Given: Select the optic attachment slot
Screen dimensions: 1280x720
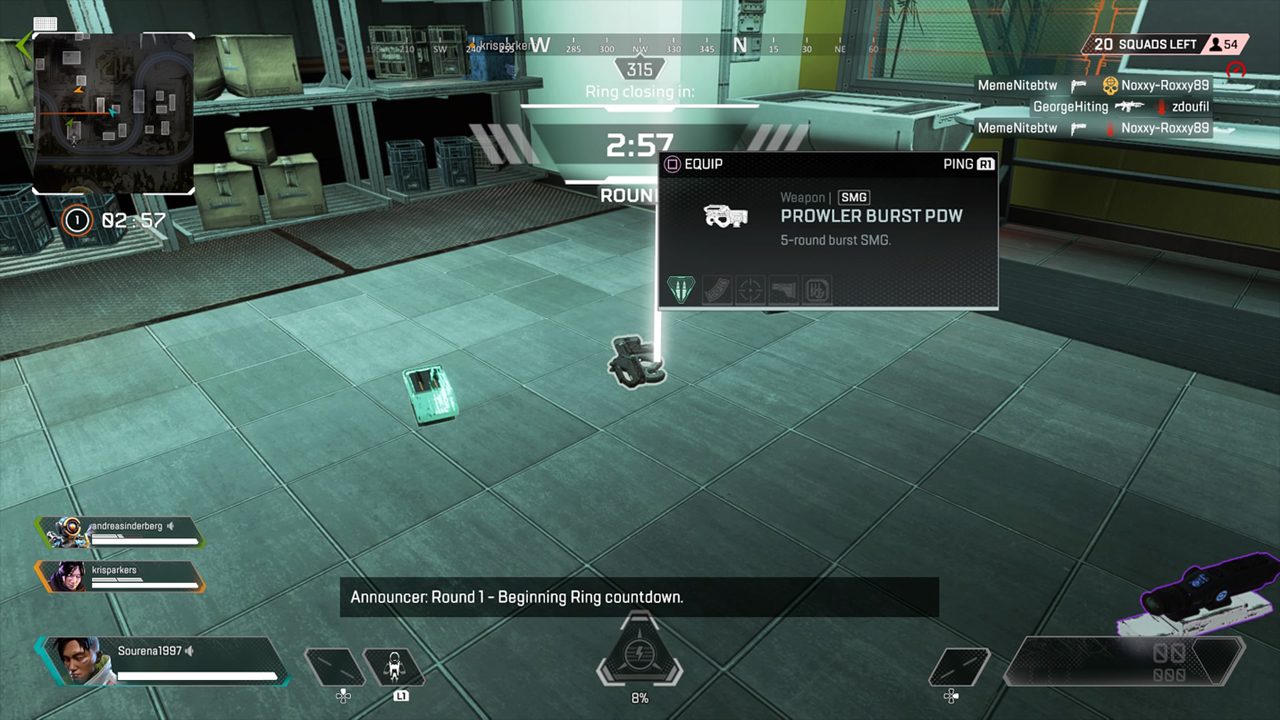Looking at the screenshot, I should click(x=750, y=290).
